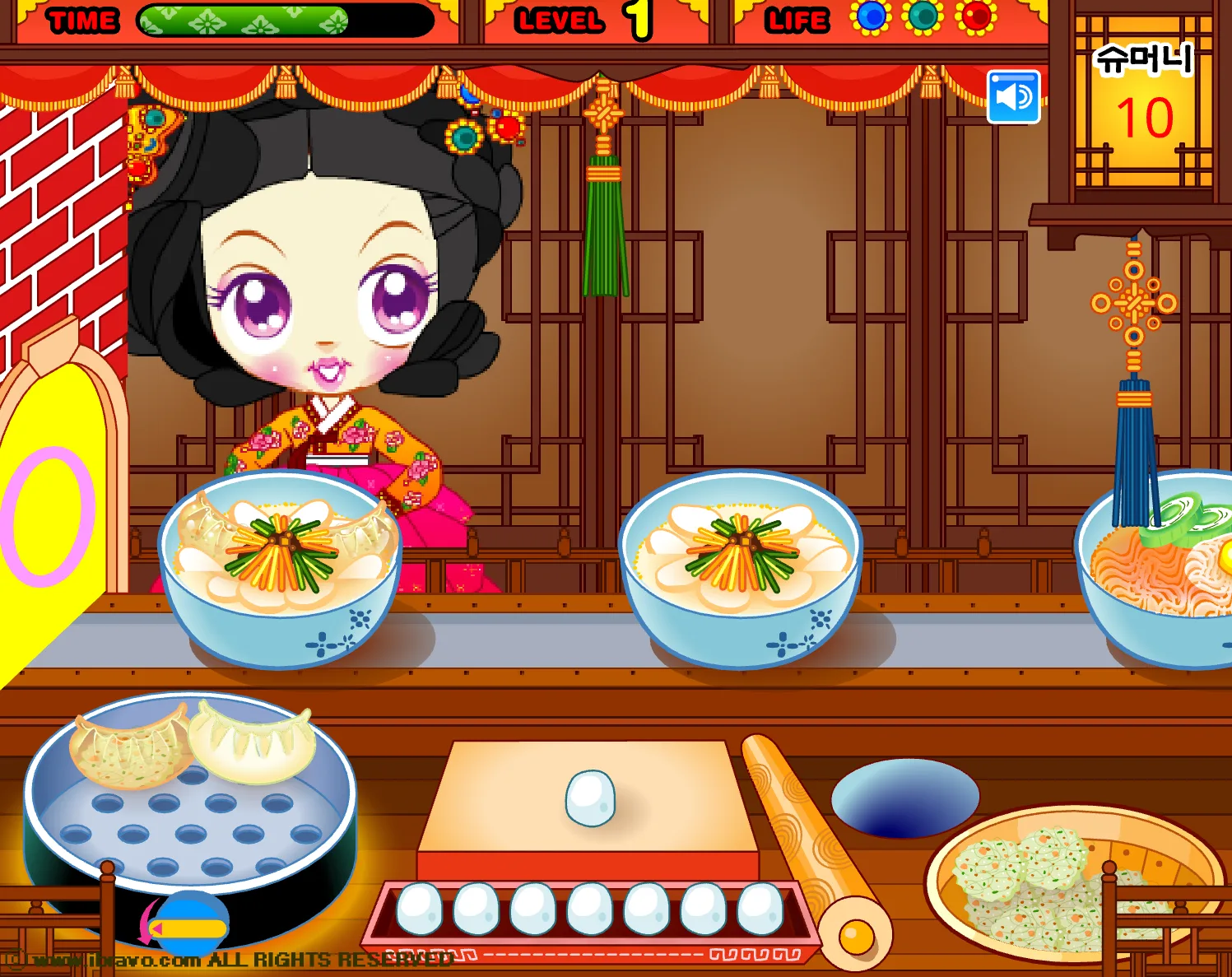Select the LEVEL 1 indicator
The width and height of the screenshot is (1232, 977).
pyautogui.click(x=576, y=19)
